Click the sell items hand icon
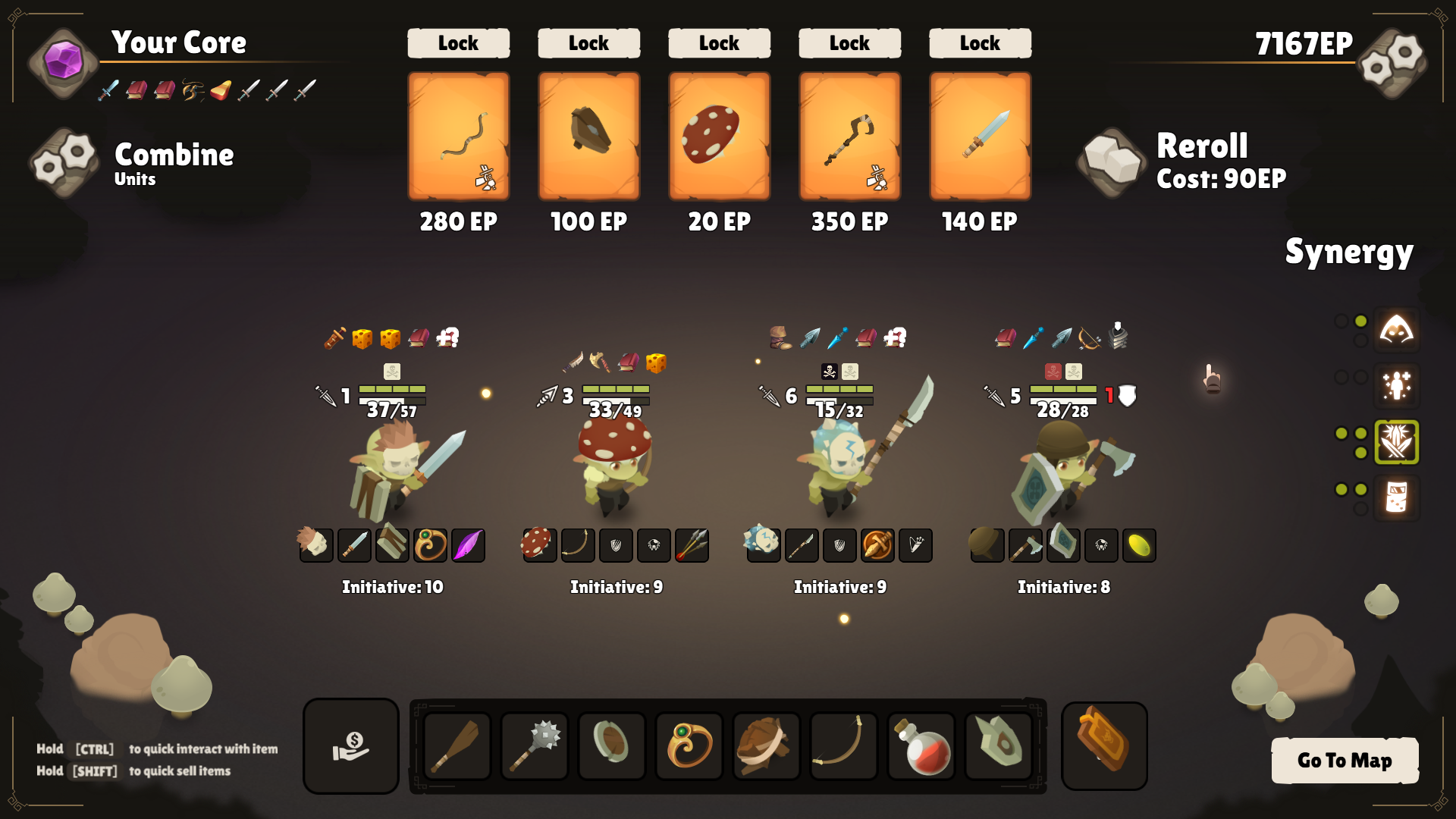 tap(350, 746)
